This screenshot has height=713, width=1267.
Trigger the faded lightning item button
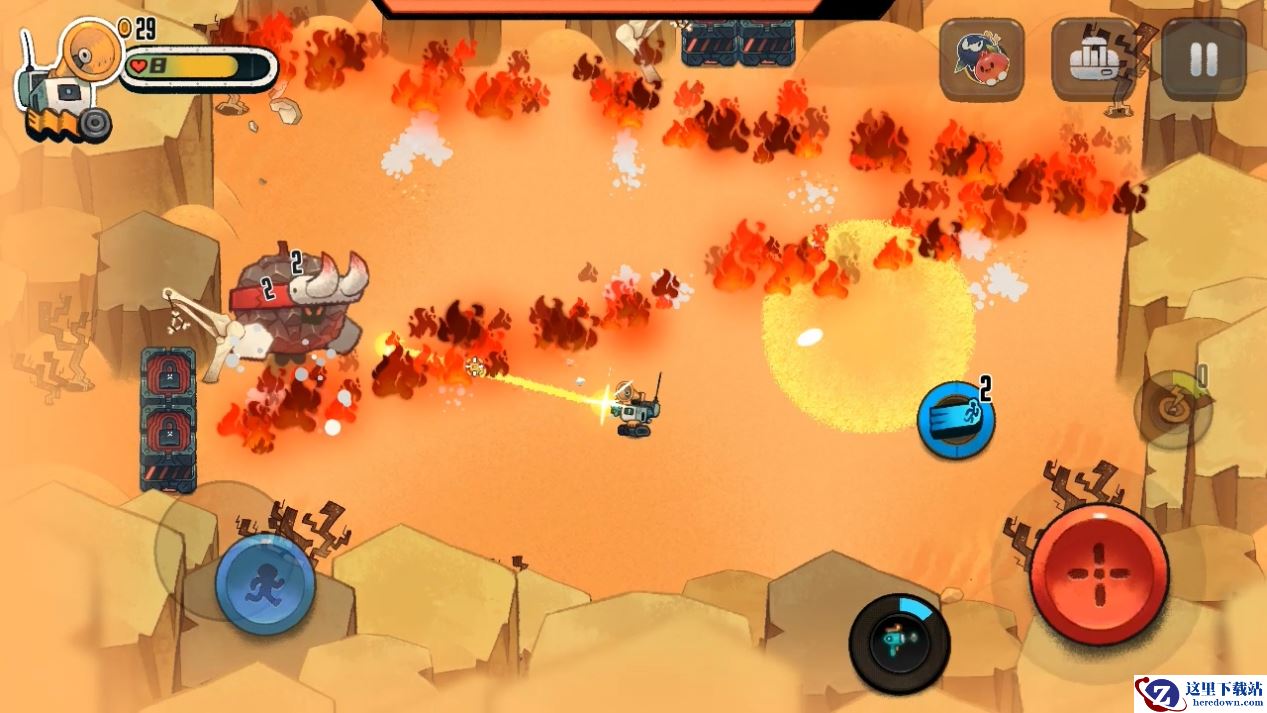pyautogui.click(x=1172, y=408)
